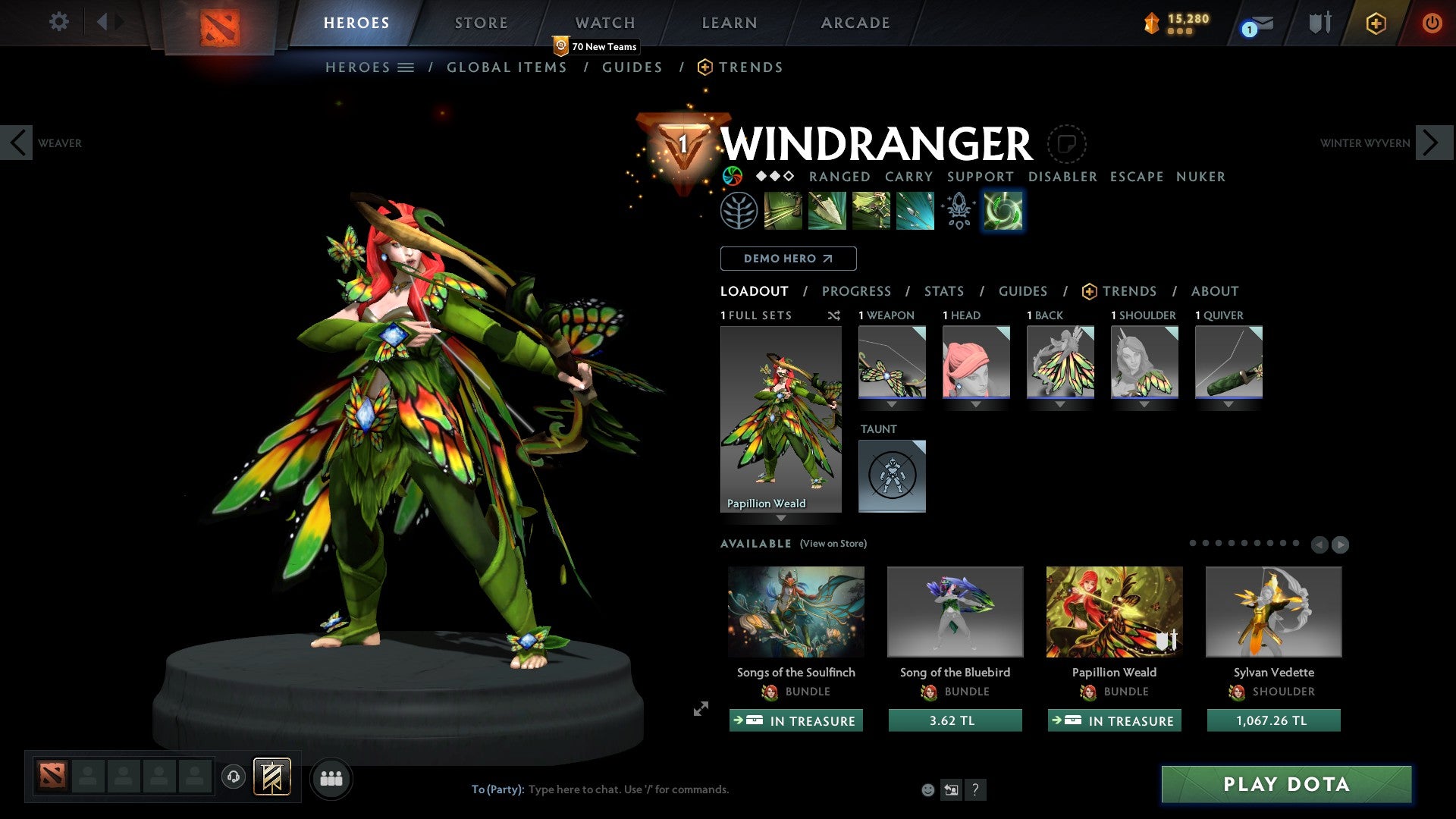Screen dimensions: 1456x819
Task: Open the Heroes hamburger menu next to HEROES
Action: 406,67
